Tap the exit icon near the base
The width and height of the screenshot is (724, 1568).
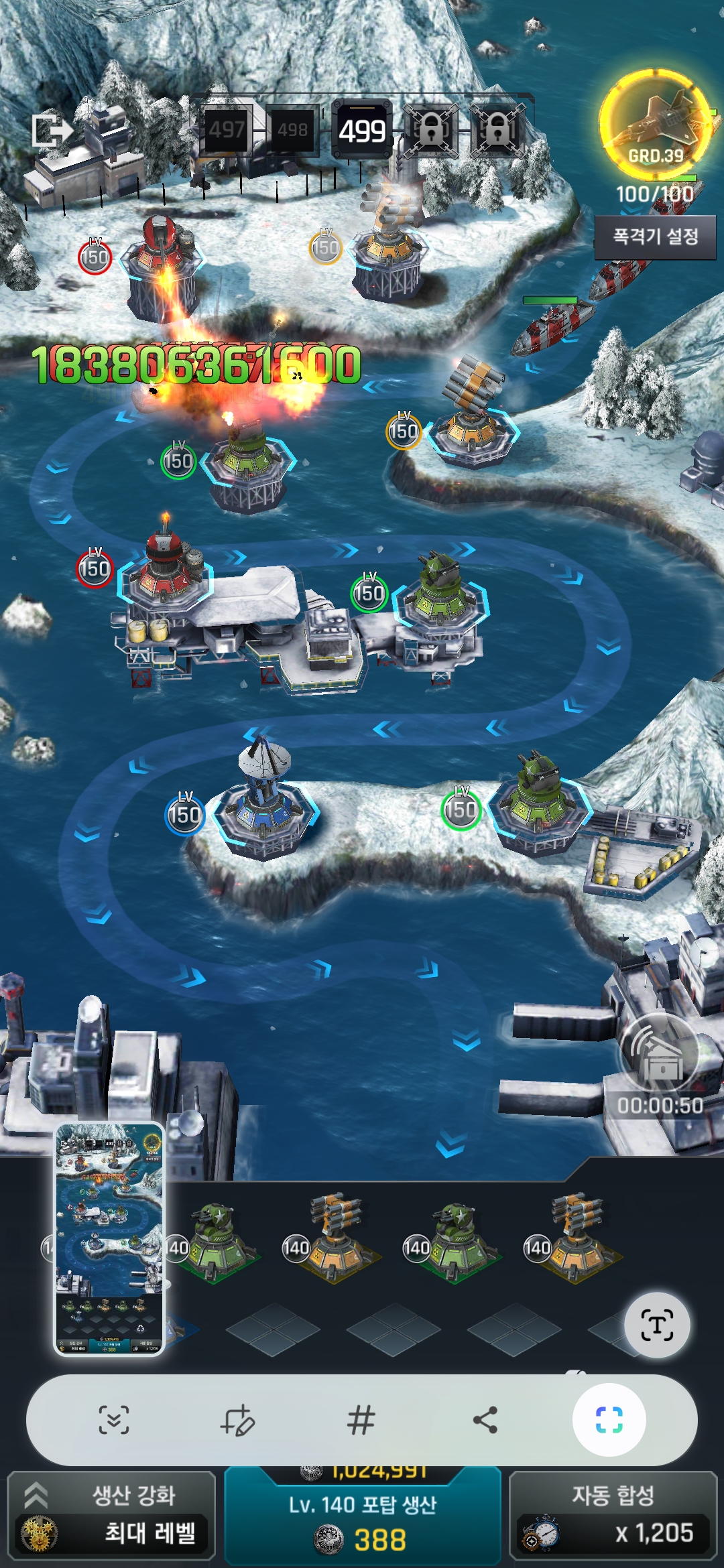(x=52, y=130)
